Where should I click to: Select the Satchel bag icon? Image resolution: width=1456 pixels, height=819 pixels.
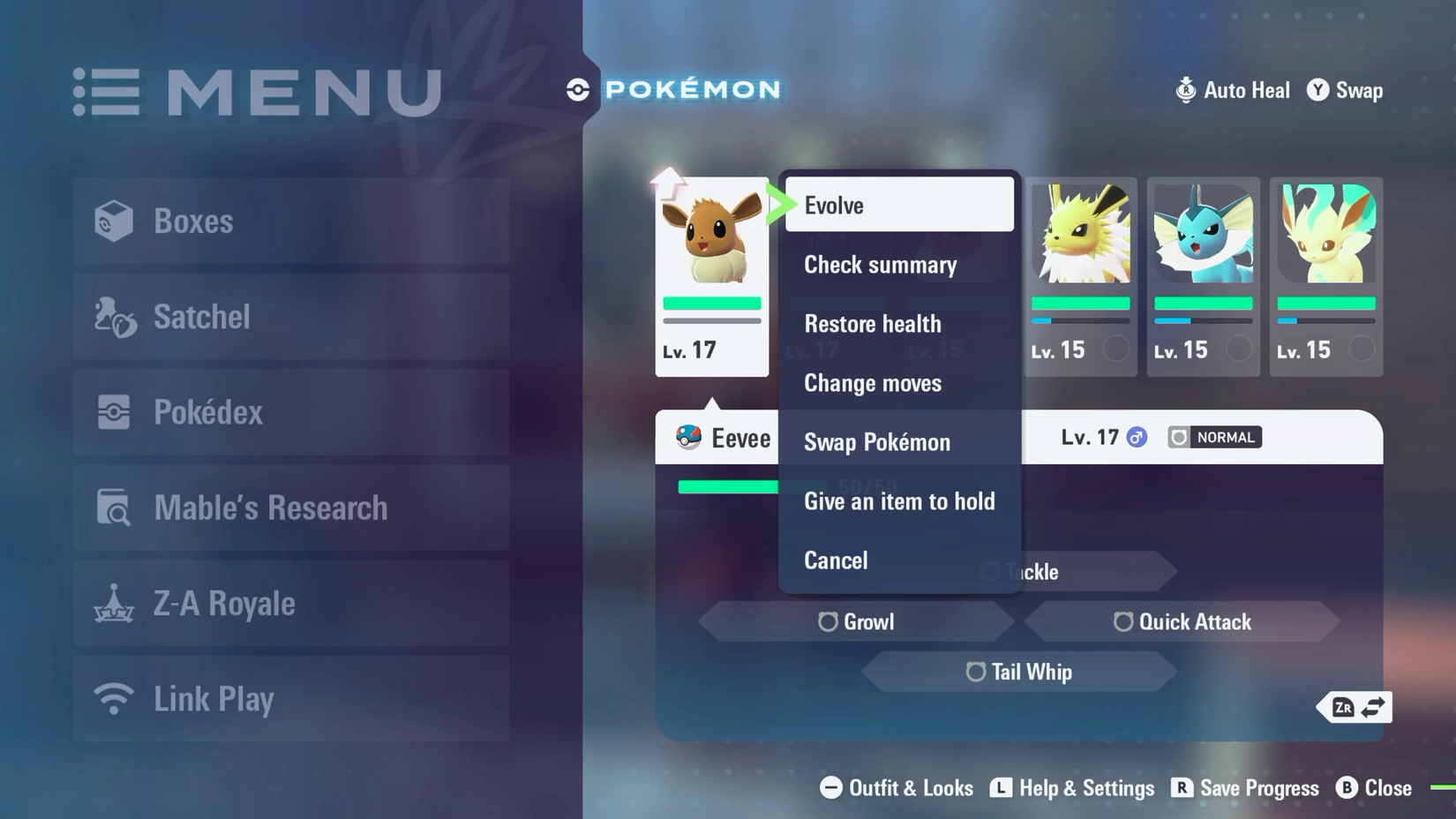coord(116,317)
